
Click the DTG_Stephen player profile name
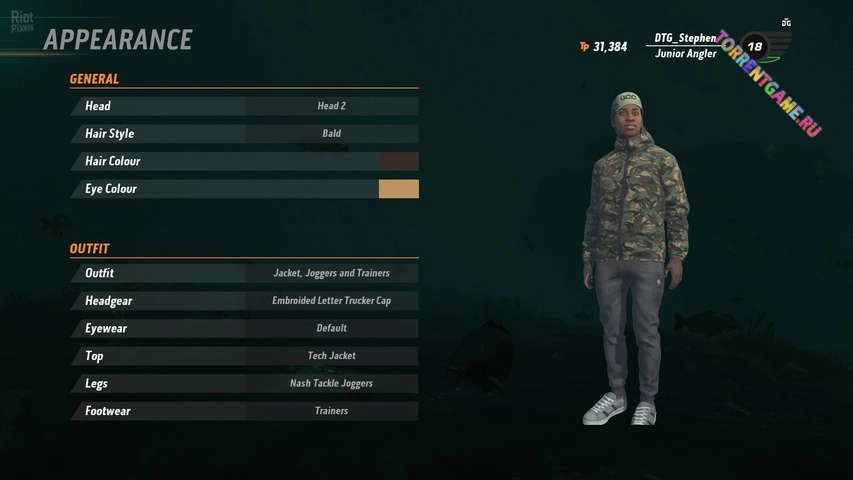685,38
